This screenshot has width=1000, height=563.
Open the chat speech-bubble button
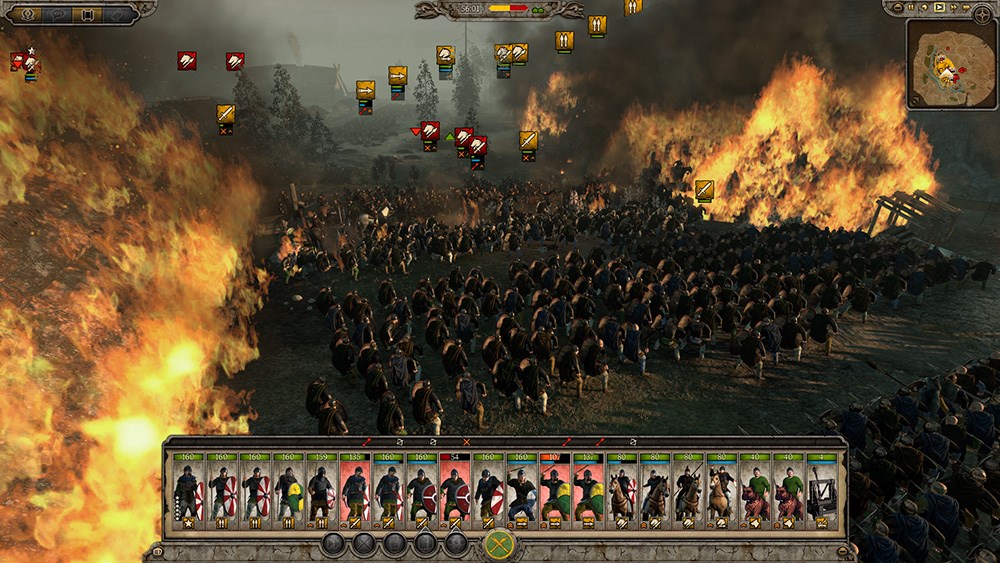pyautogui.click(x=57, y=14)
